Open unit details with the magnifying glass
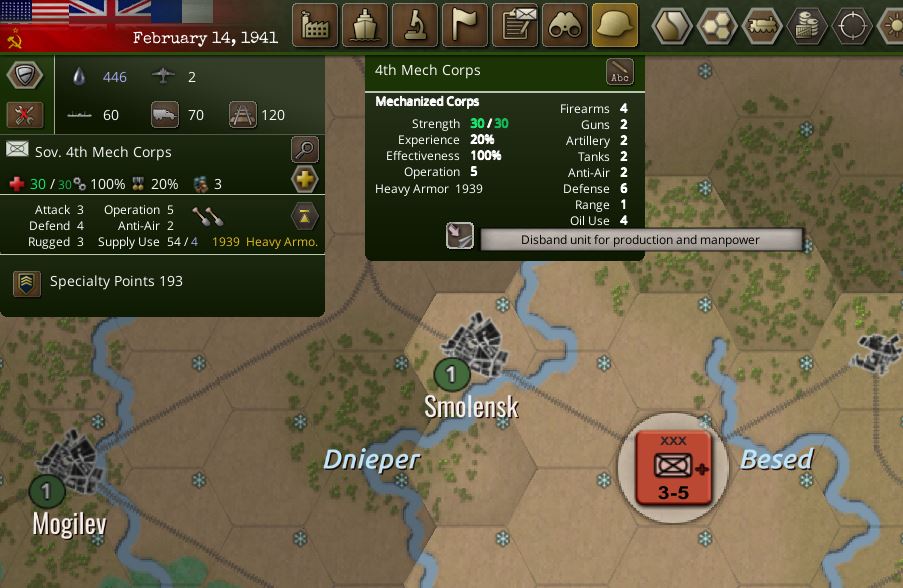 pyautogui.click(x=305, y=151)
